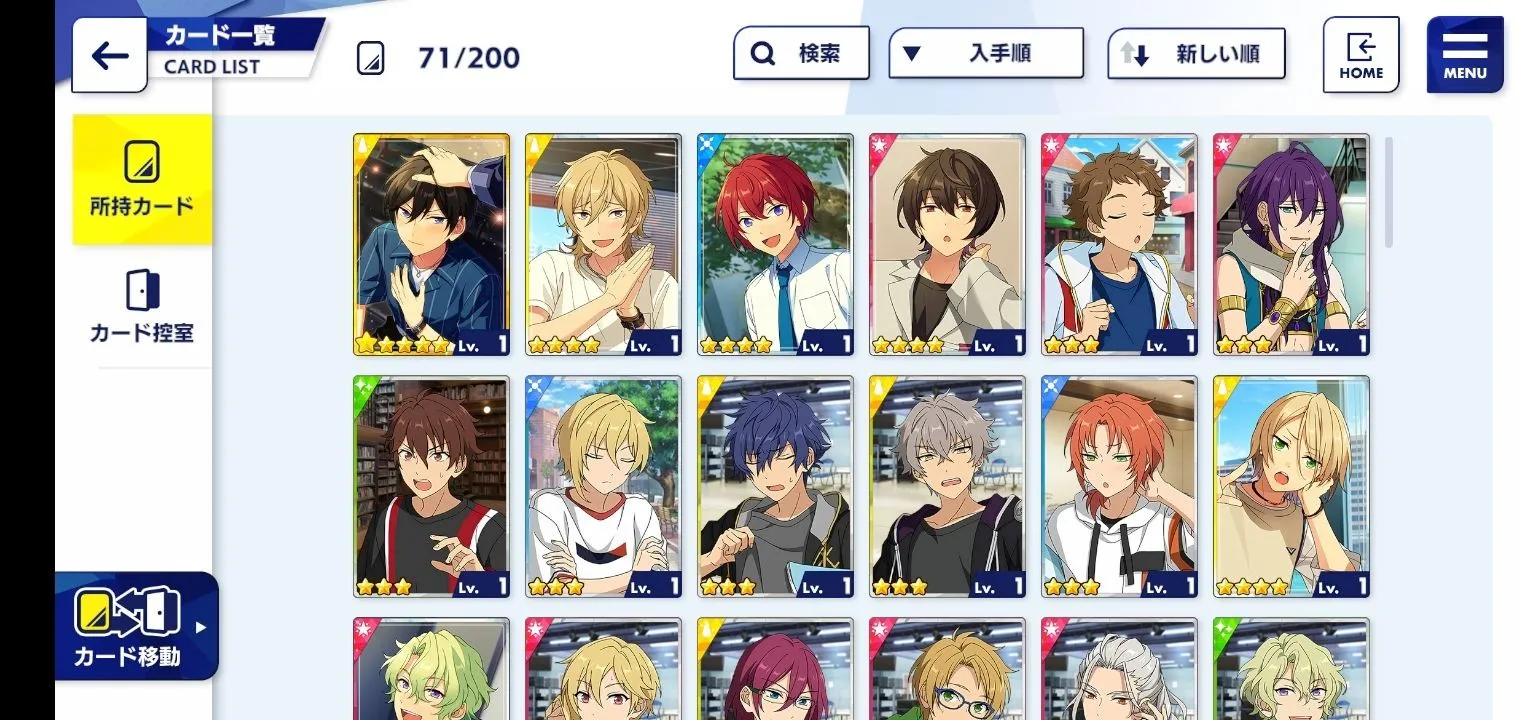Choose the brown-haired card in beige jacket
Viewport: 1520px width, 720px height.
click(947, 245)
